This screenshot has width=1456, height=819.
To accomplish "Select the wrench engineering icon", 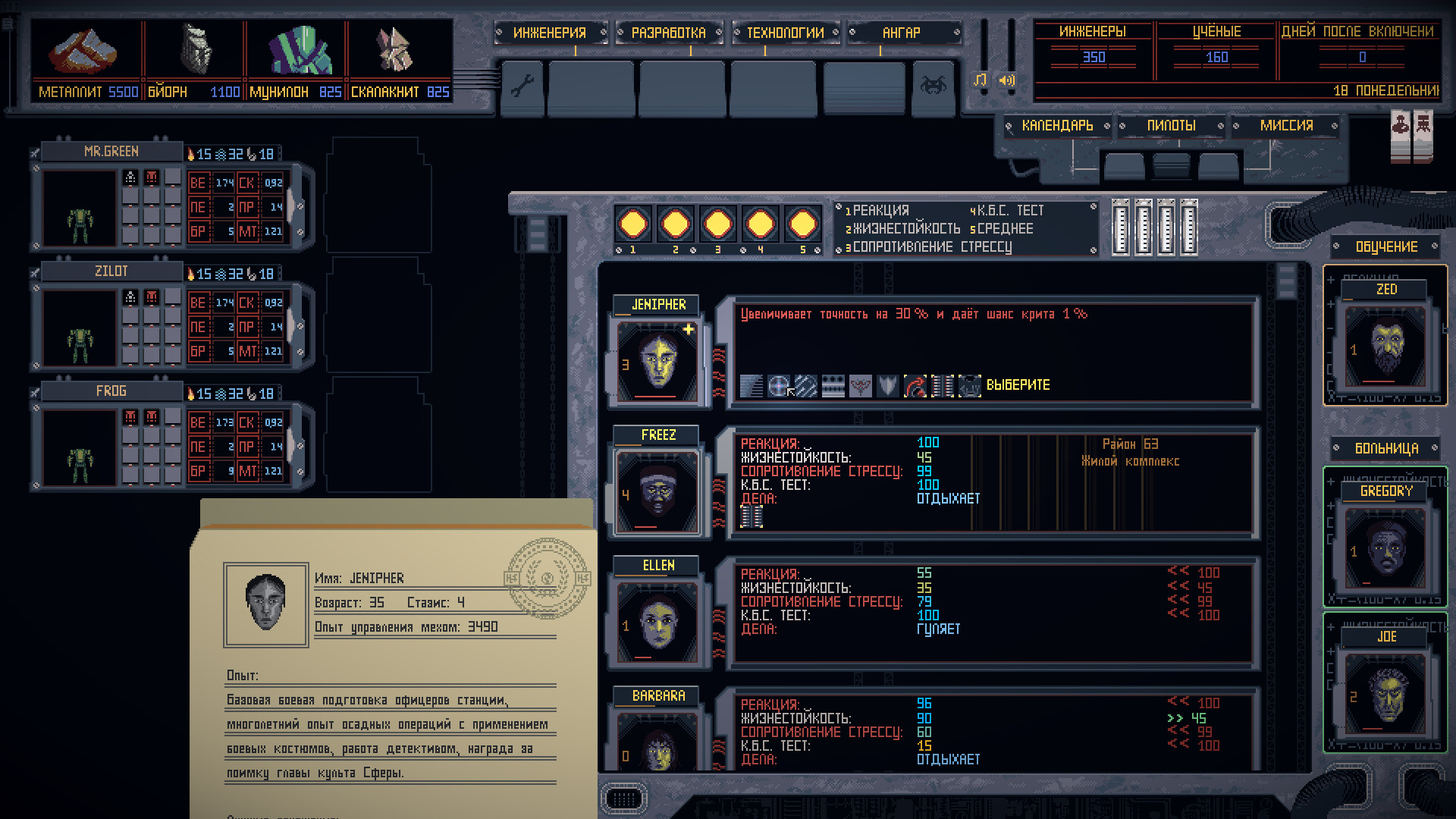I will pos(522,87).
